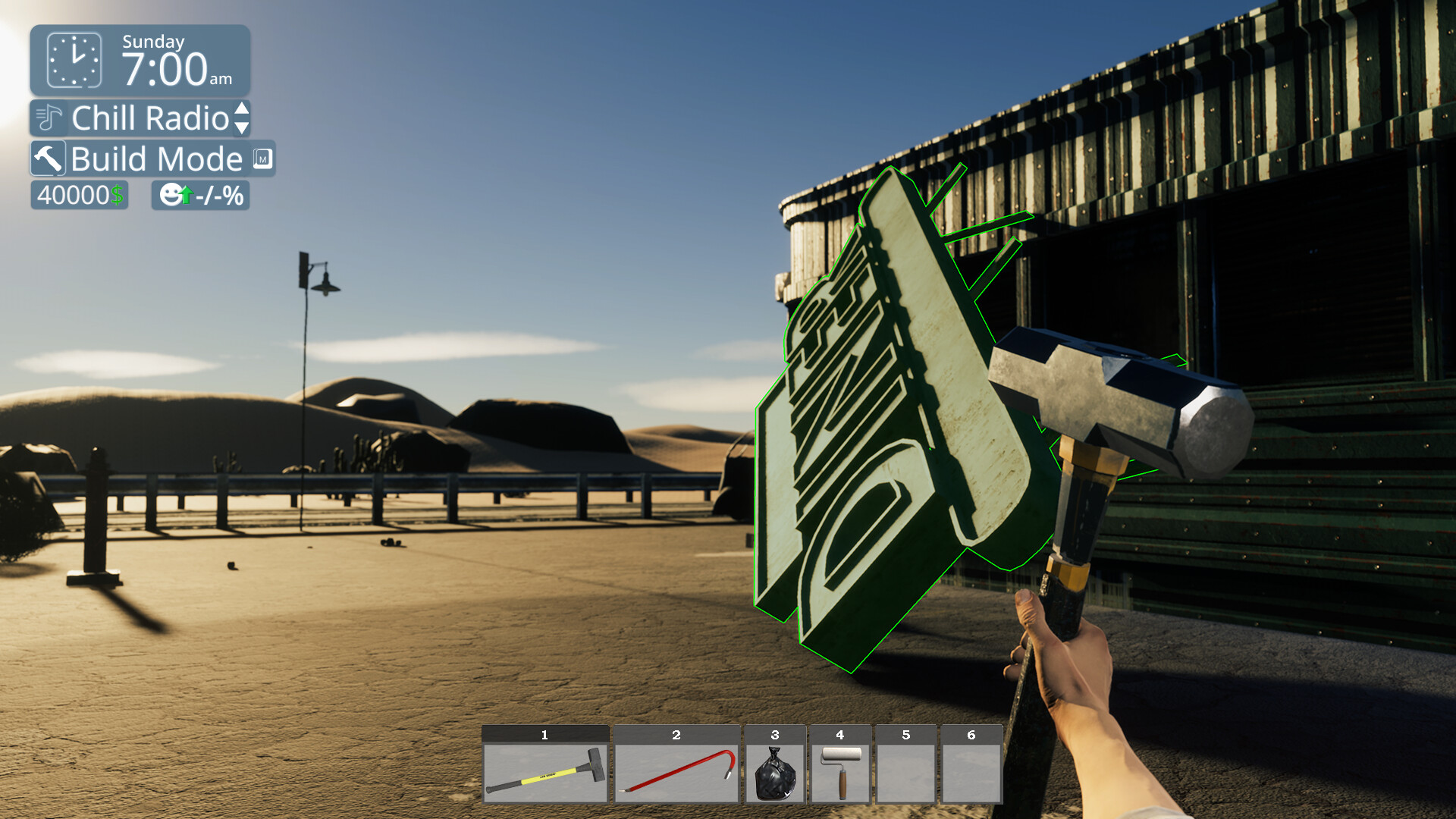Image resolution: width=1456 pixels, height=819 pixels.
Task: Click the 40000$ money display
Action: 78,196
